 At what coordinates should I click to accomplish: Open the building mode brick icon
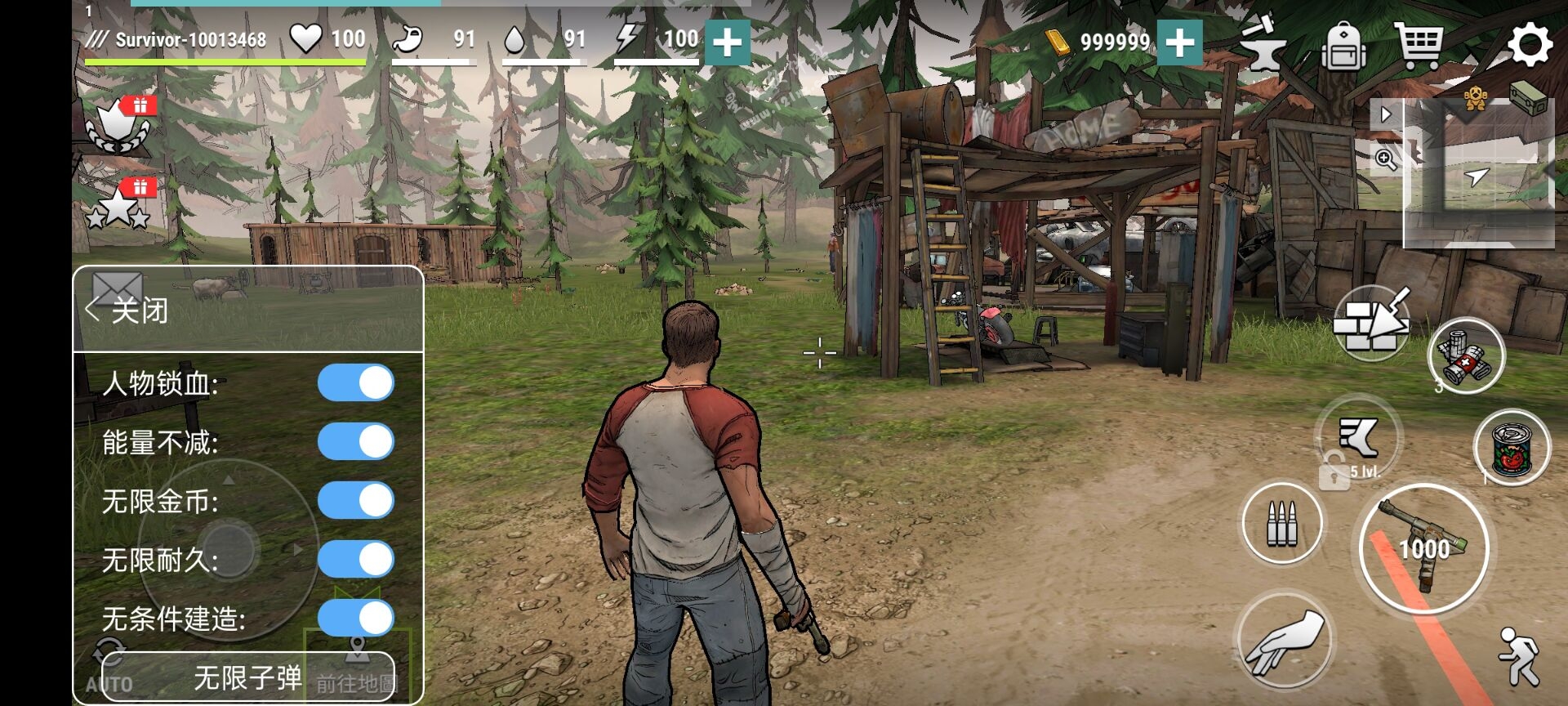pyautogui.click(x=1372, y=324)
